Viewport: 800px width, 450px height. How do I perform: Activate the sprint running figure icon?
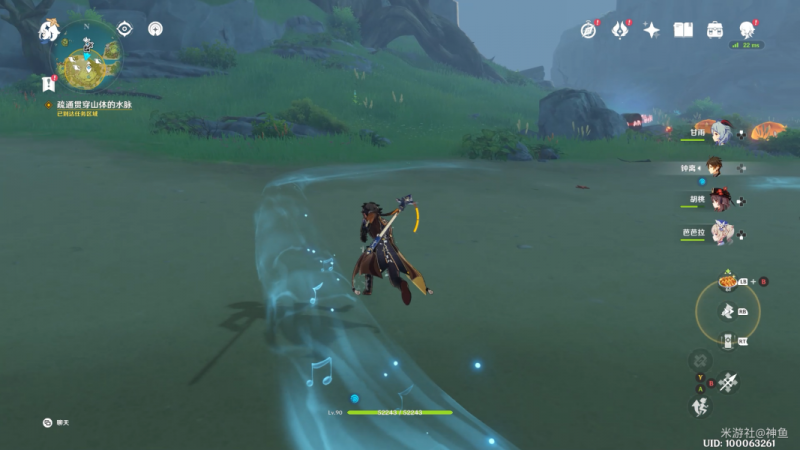(700, 406)
